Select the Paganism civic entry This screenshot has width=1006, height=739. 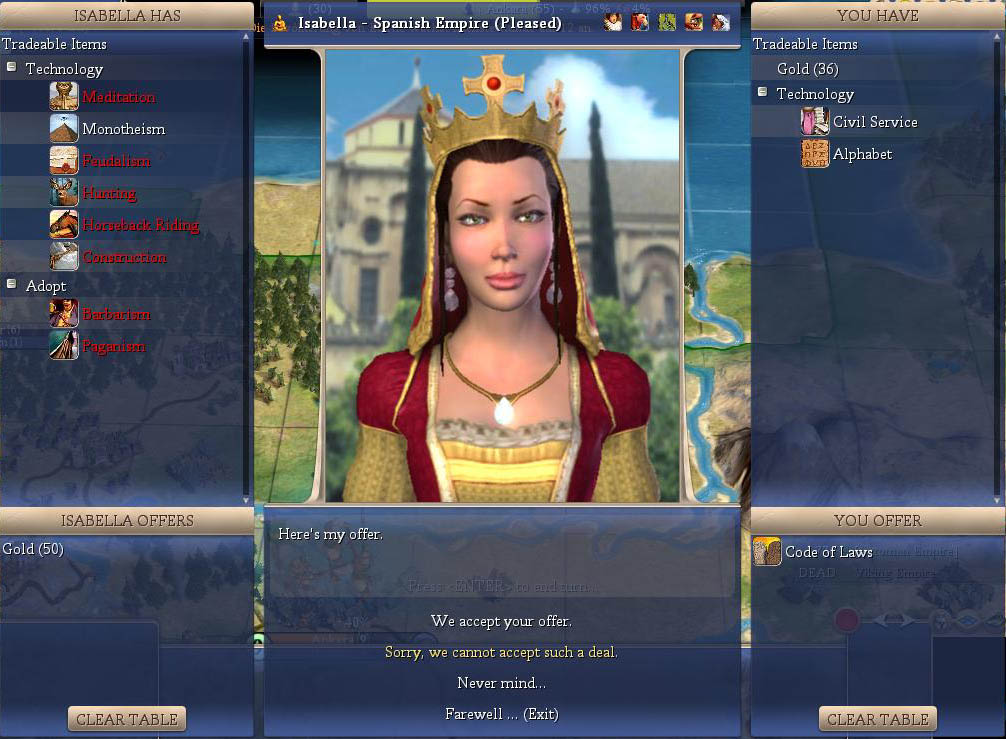coord(113,346)
